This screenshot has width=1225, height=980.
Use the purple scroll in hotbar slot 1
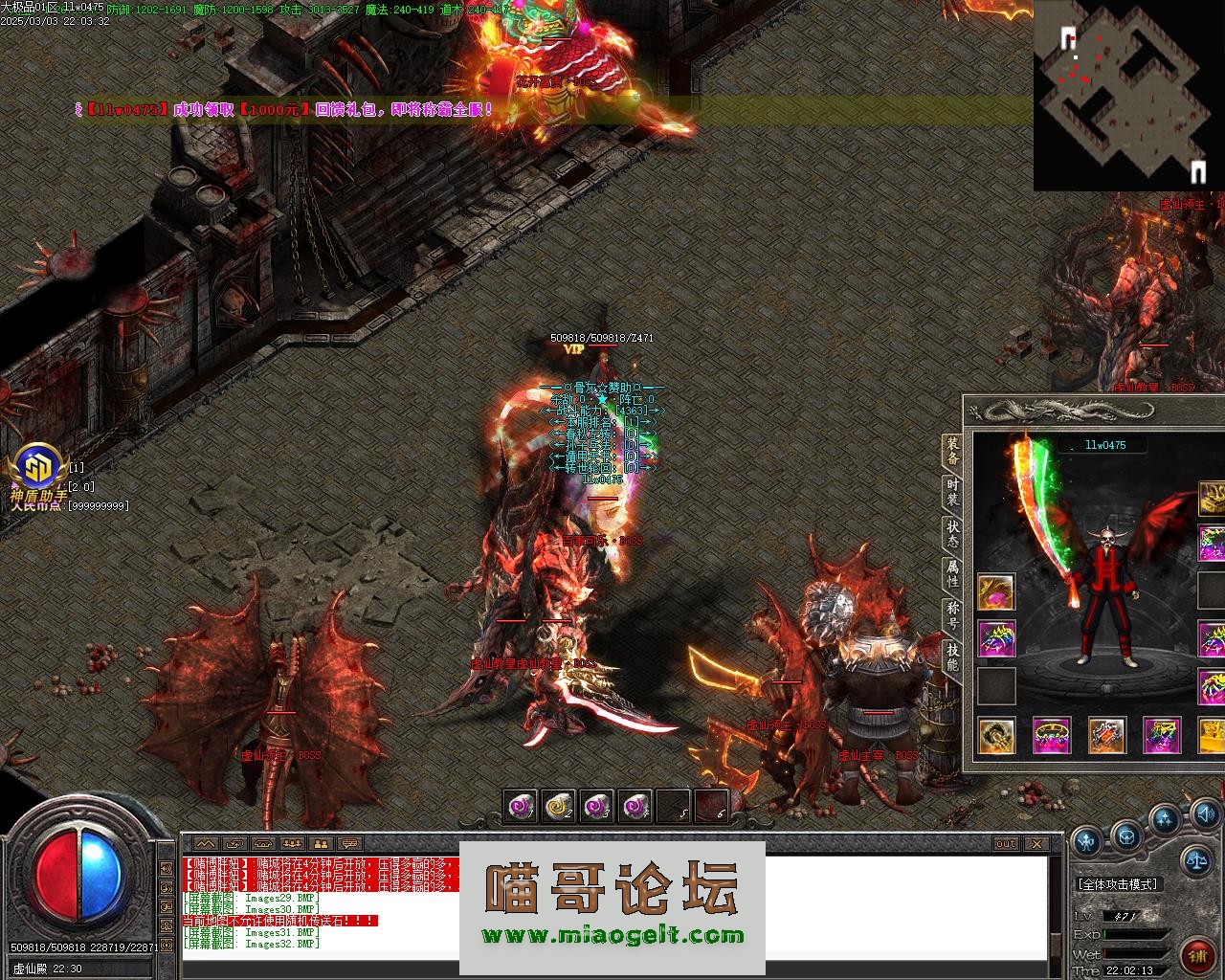(521, 807)
